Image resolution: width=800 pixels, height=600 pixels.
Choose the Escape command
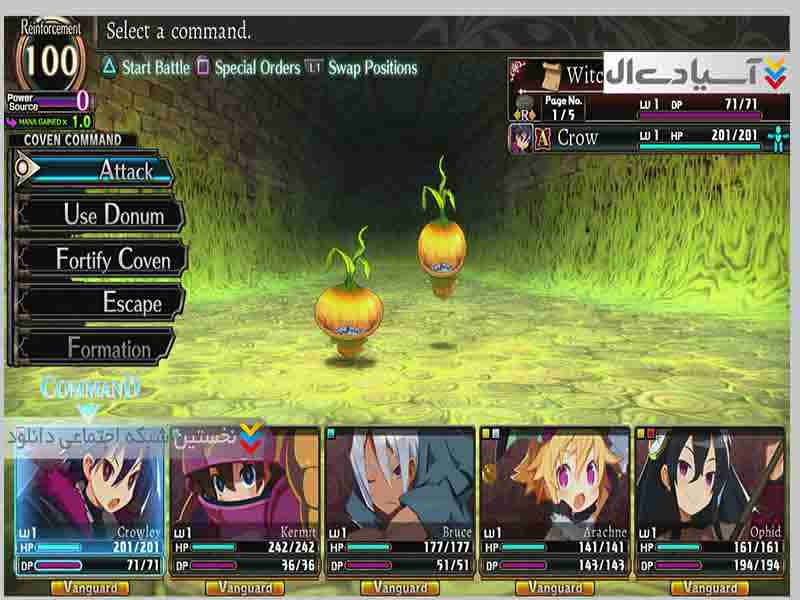(101, 303)
